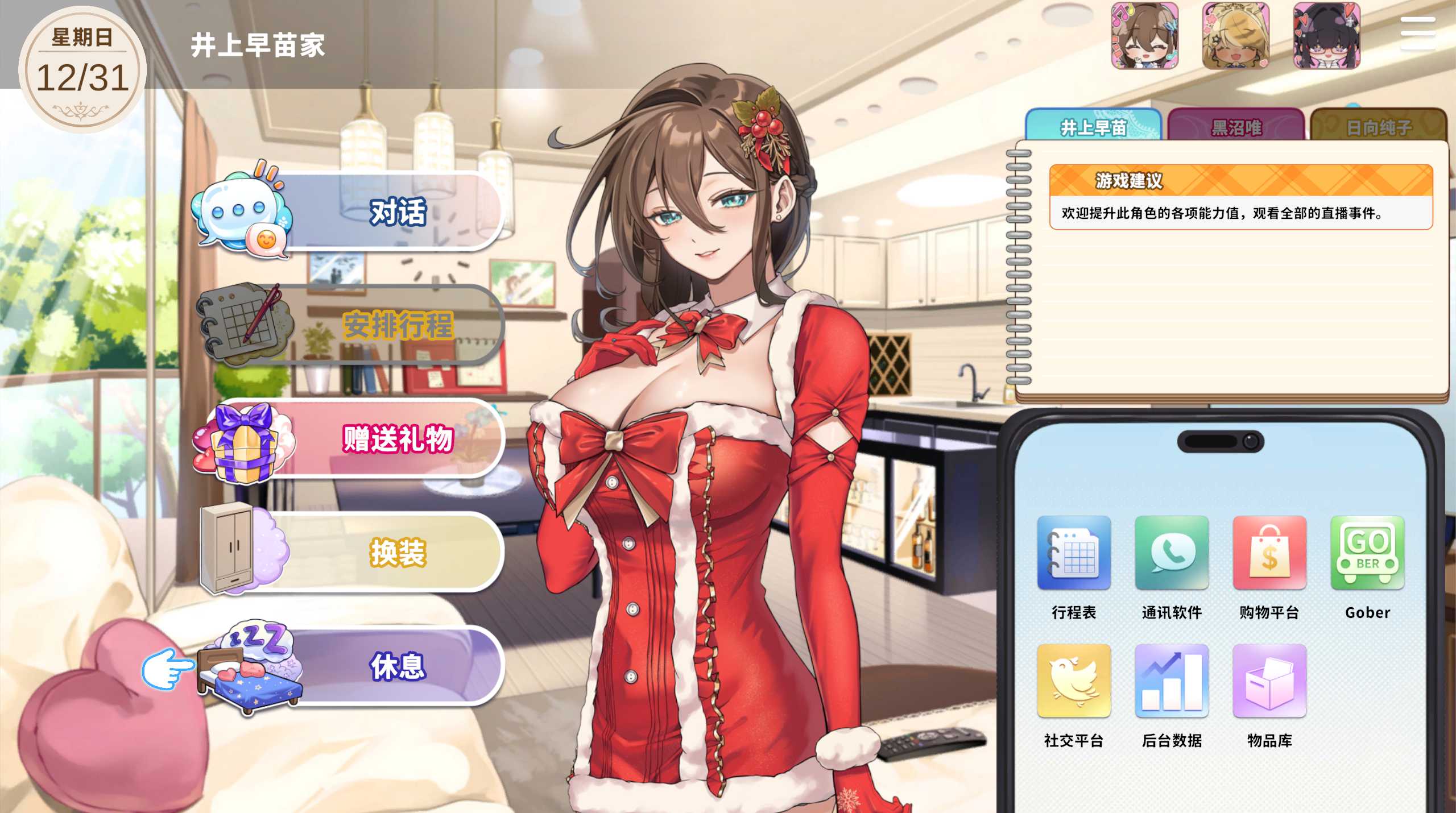Switch to the 日向纯子 notebook tab
Image resolution: width=1456 pixels, height=813 pixels.
(1378, 126)
